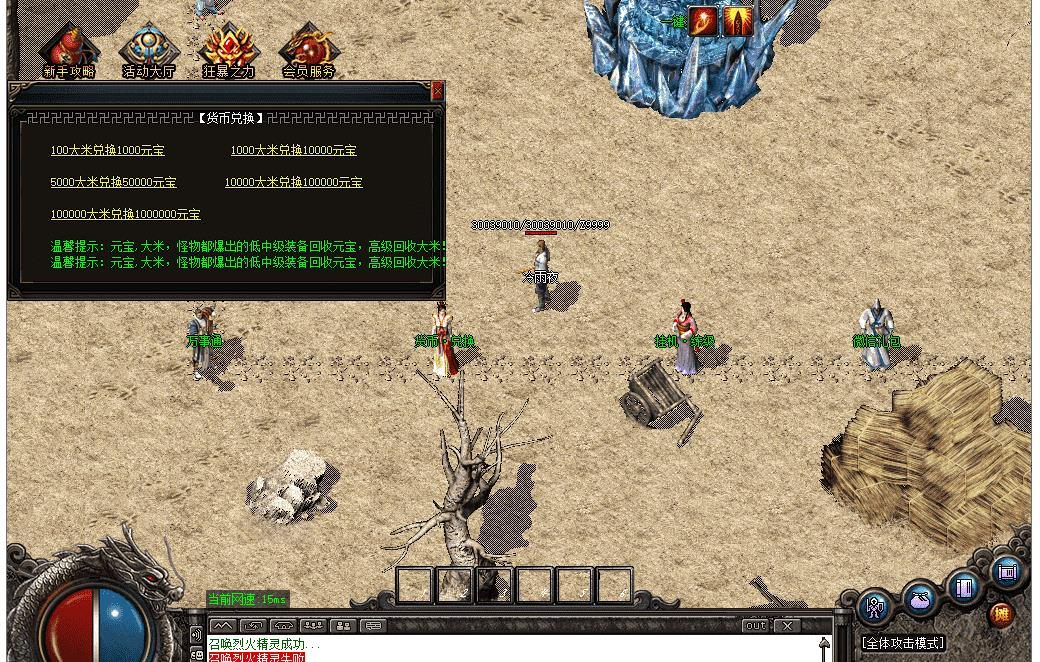Choose 100大米兑换1000元宝 exchange option
The height and width of the screenshot is (662, 1040).
108,151
